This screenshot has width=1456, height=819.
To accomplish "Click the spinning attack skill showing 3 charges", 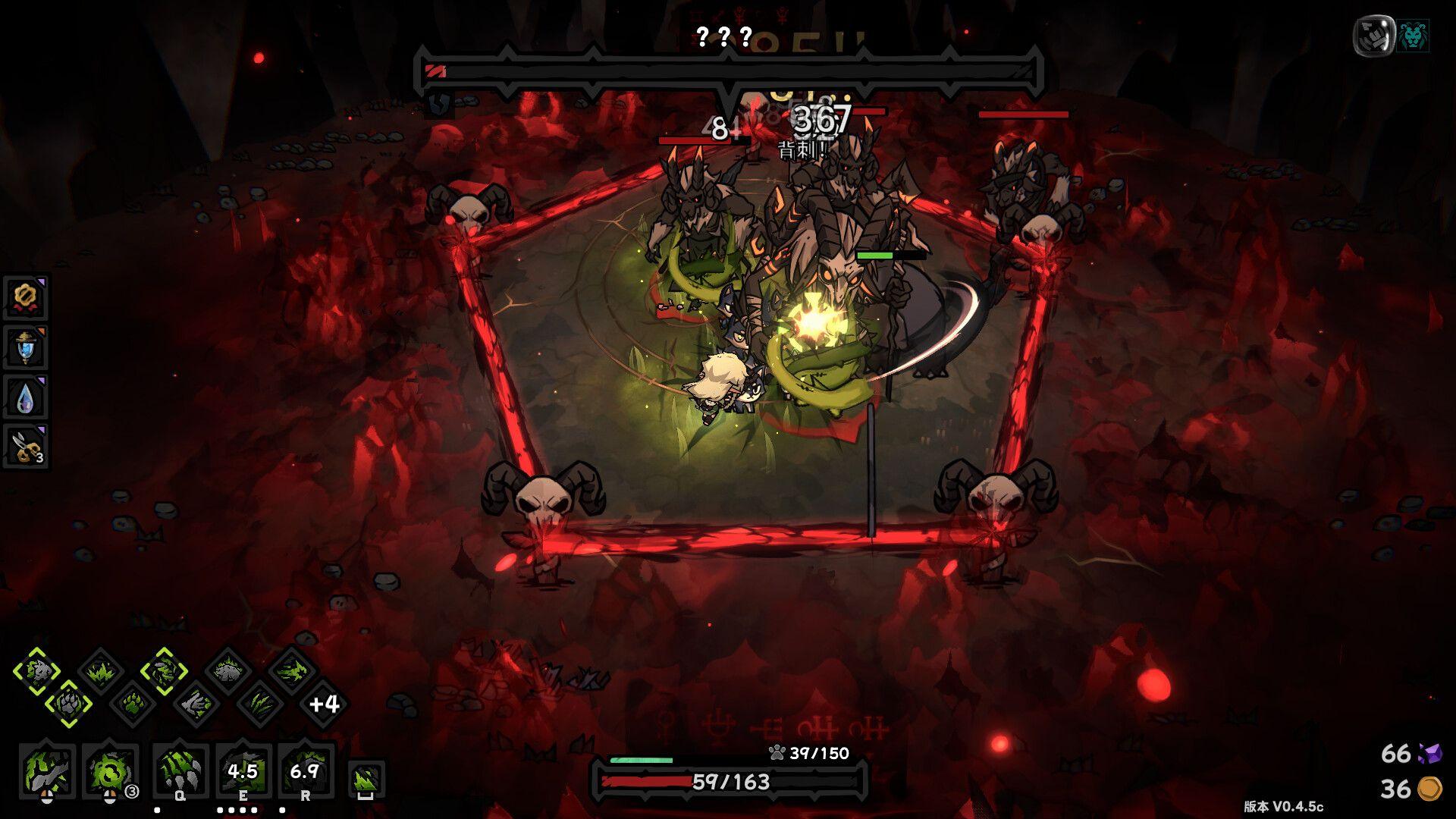I will click(x=111, y=773).
